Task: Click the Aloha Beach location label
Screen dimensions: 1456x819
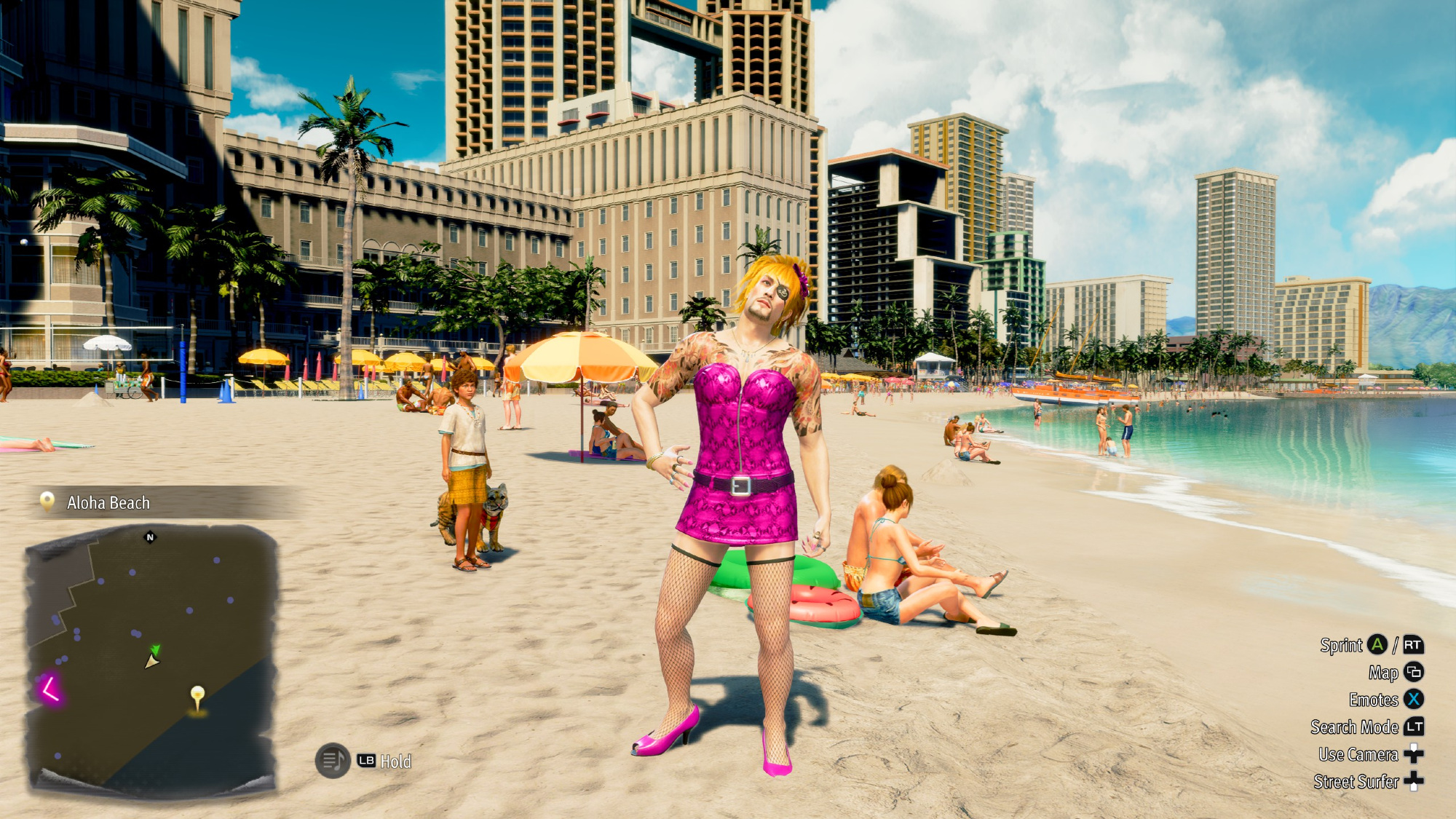Action: [x=108, y=502]
